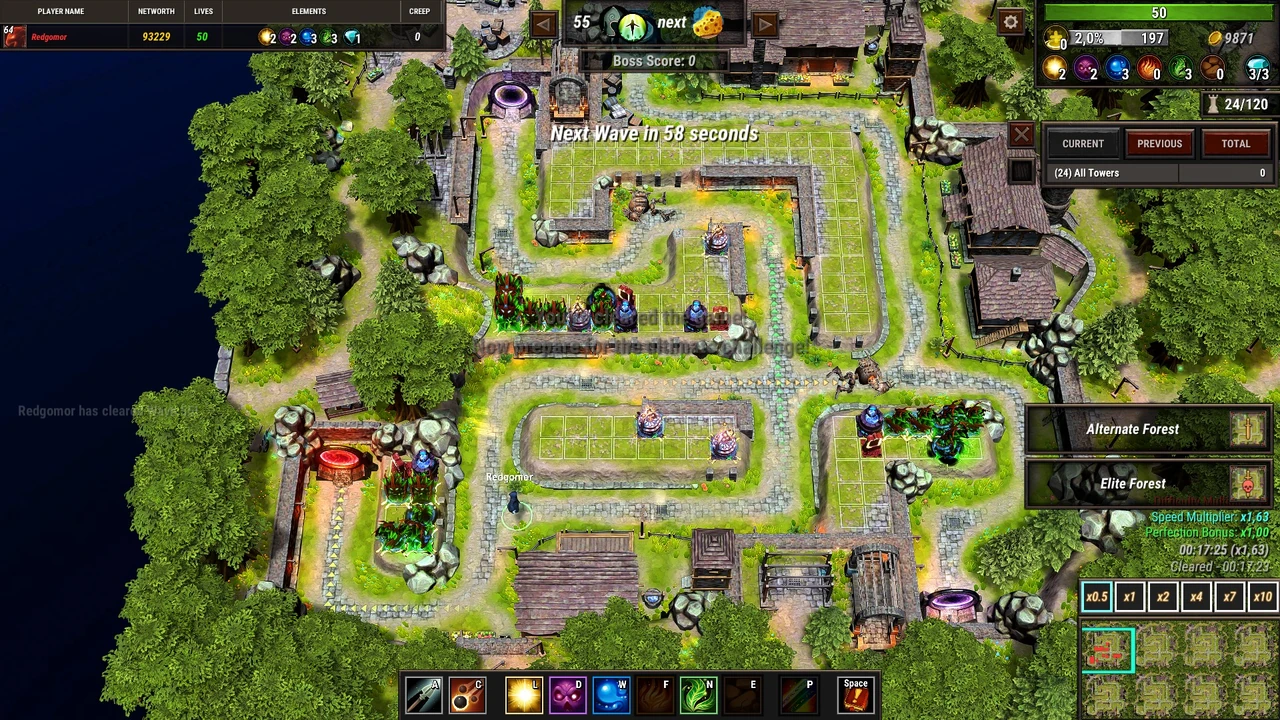Click the Arrow tower hotkey icon
This screenshot has height=720, width=1280.
coord(422,694)
